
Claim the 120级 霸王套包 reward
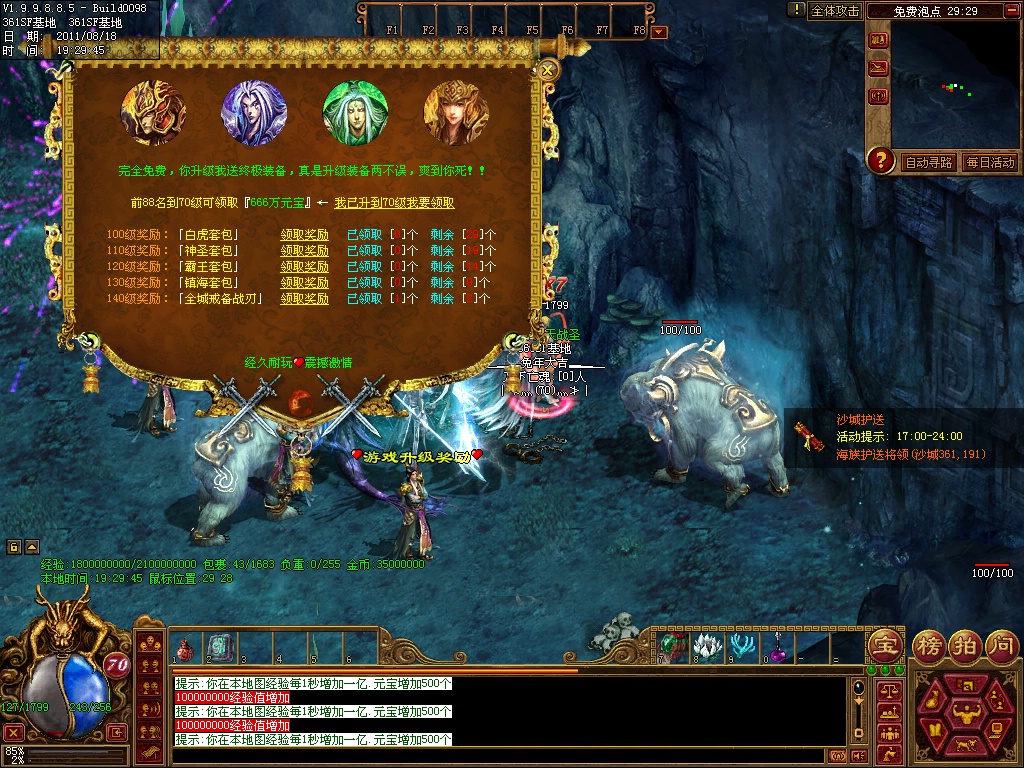[x=304, y=267]
